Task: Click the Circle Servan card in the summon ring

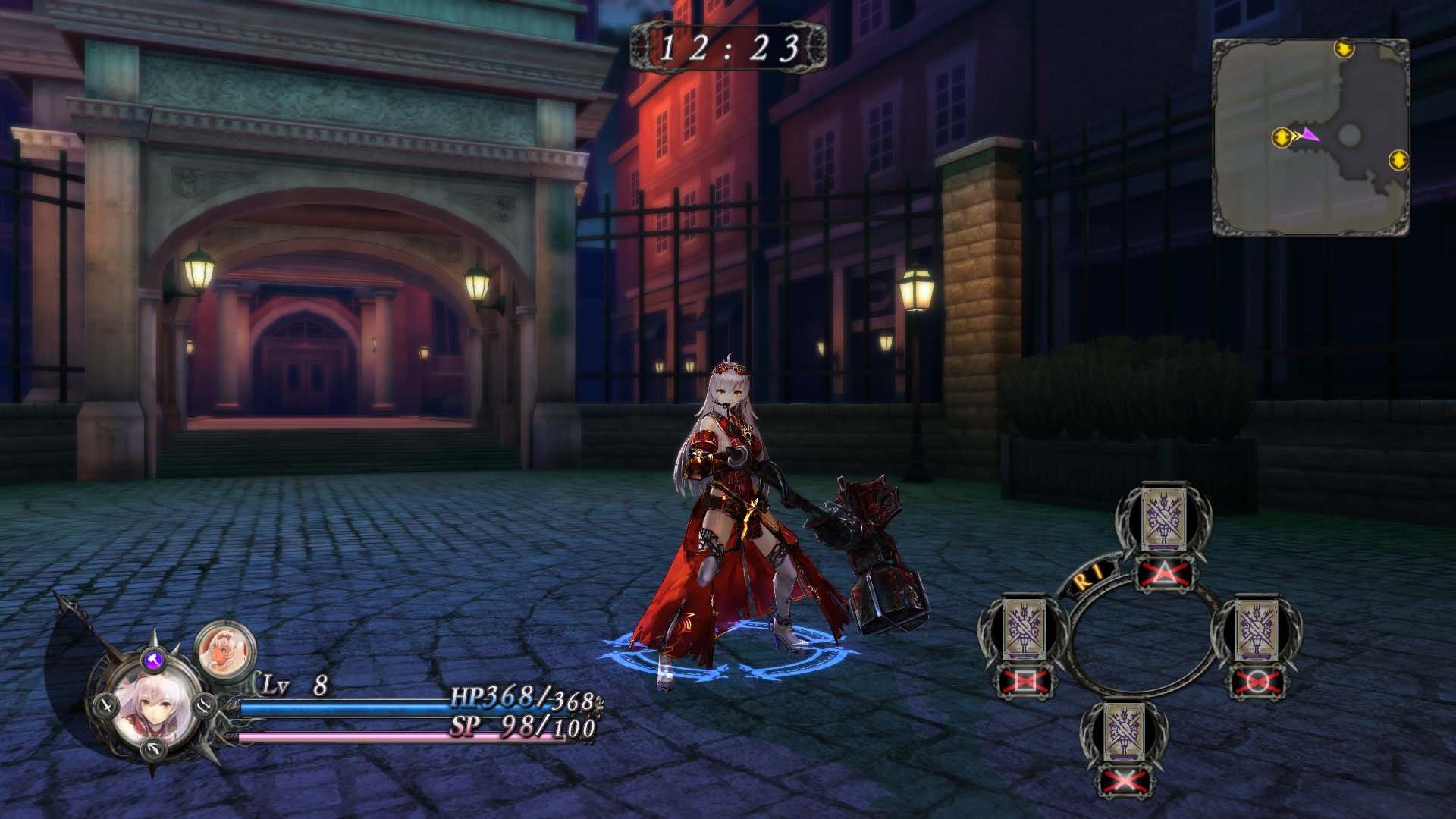Action: pos(1257,629)
